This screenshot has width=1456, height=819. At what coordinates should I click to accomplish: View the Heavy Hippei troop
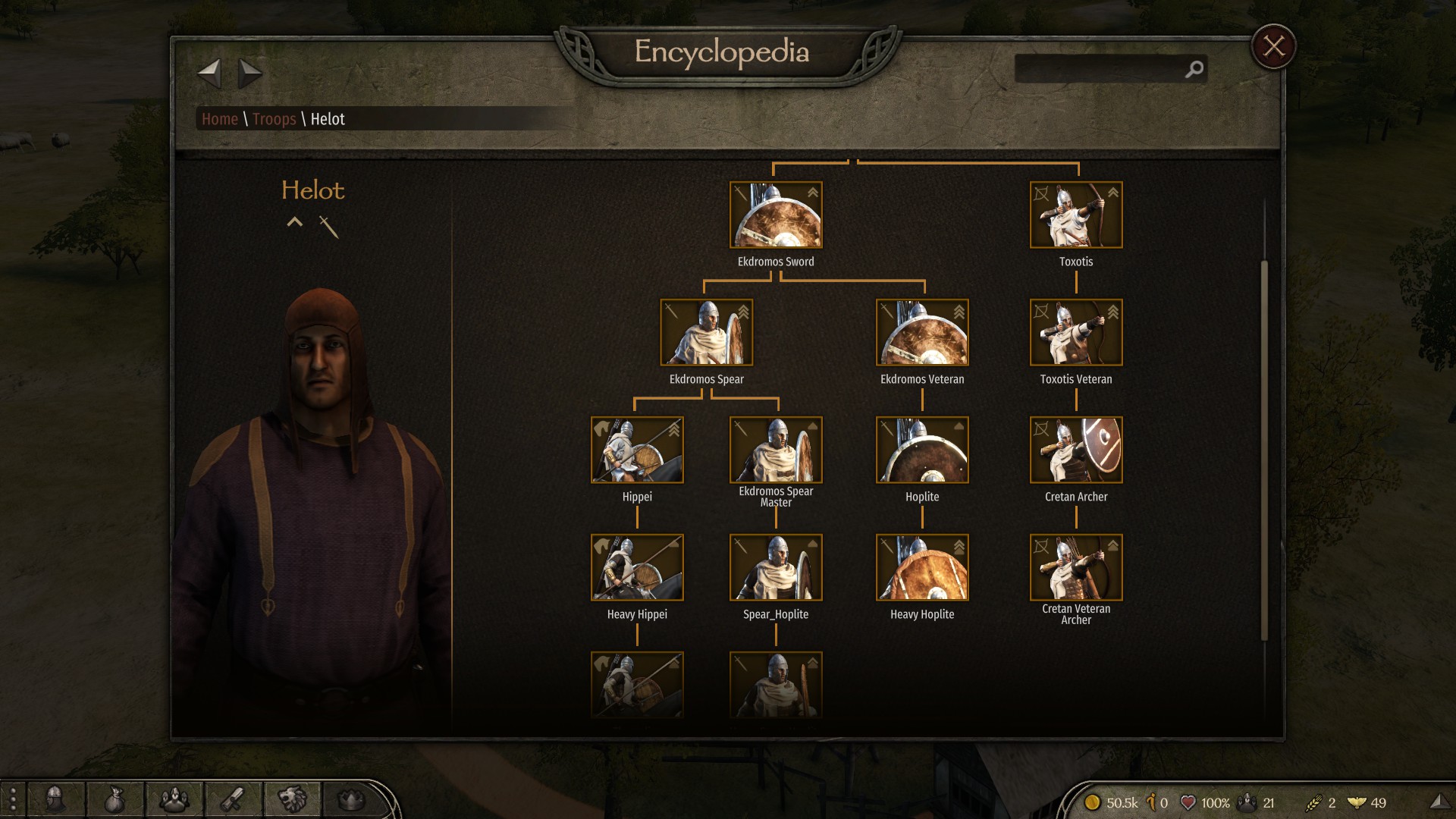coord(637,568)
